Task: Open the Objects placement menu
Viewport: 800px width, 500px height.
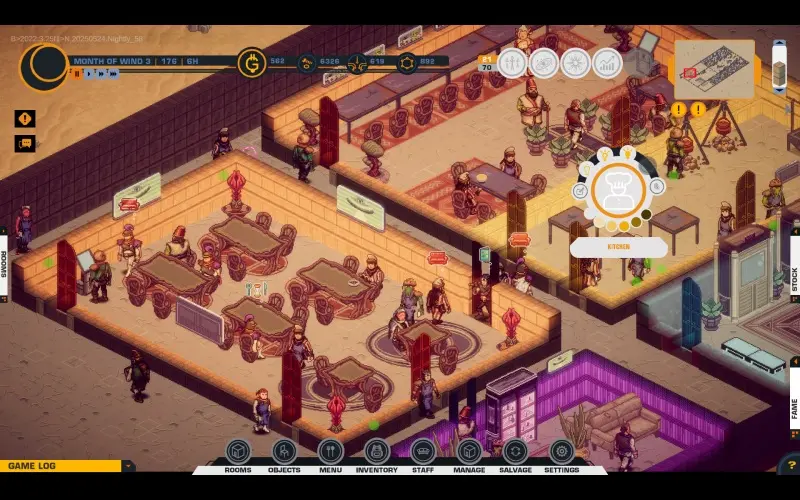Action: tap(284, 453)
